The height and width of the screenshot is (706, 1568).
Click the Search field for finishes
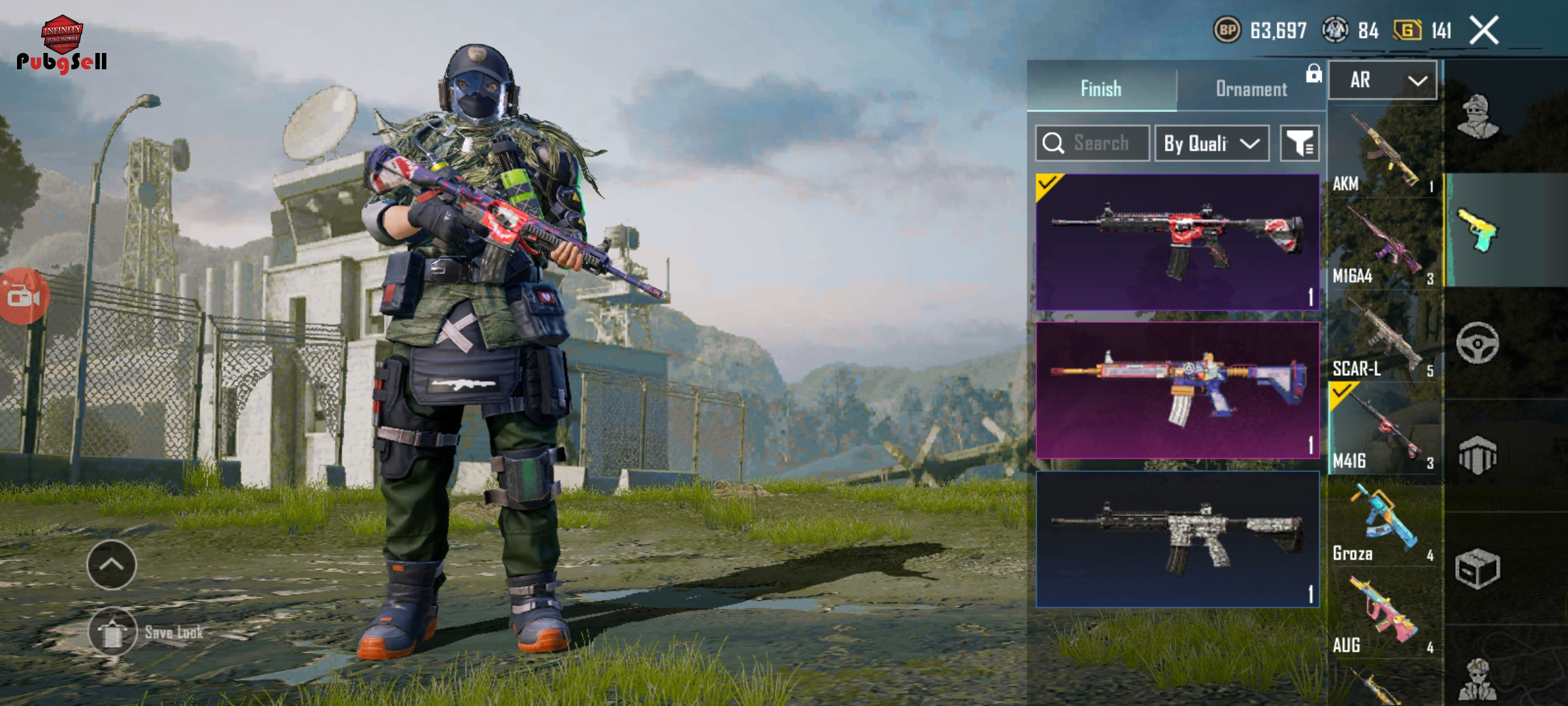coord(1092,143)
